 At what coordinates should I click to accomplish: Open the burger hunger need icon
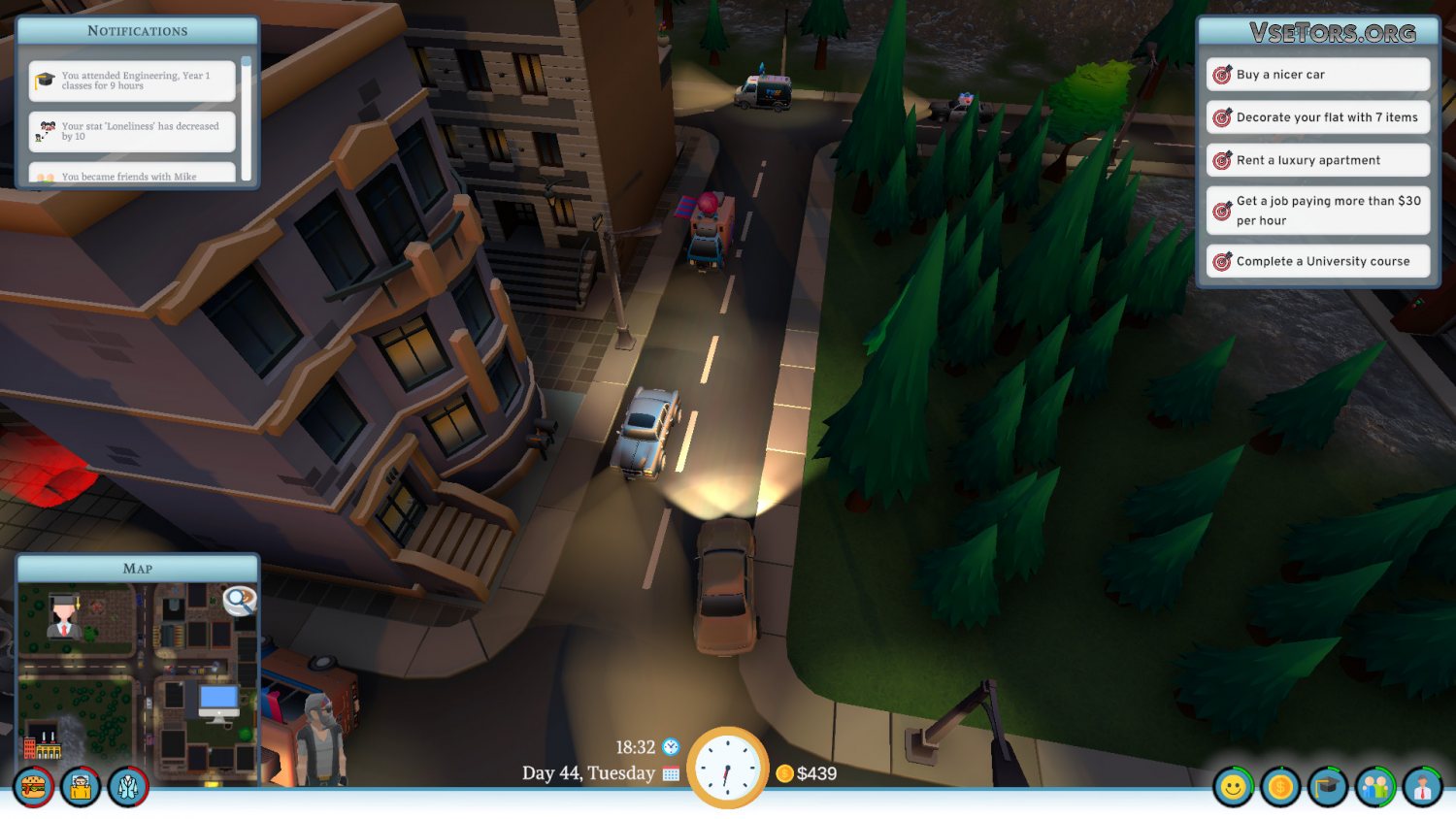click(x=34, y=786)
